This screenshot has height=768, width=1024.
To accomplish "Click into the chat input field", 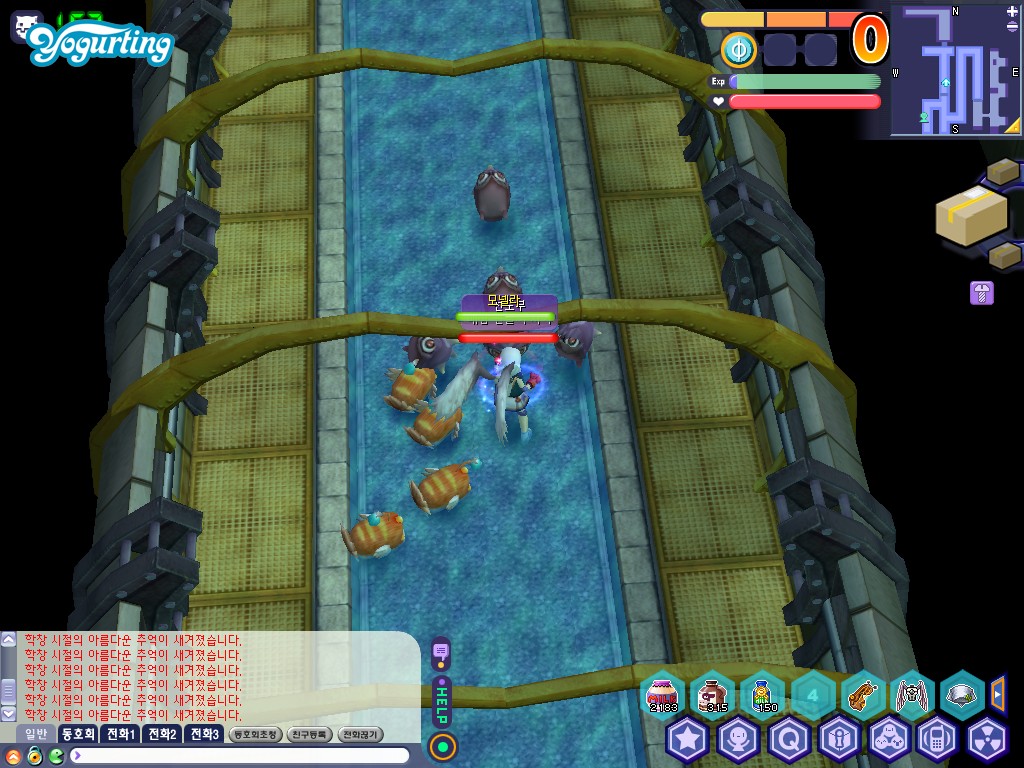I will point(240,756).
